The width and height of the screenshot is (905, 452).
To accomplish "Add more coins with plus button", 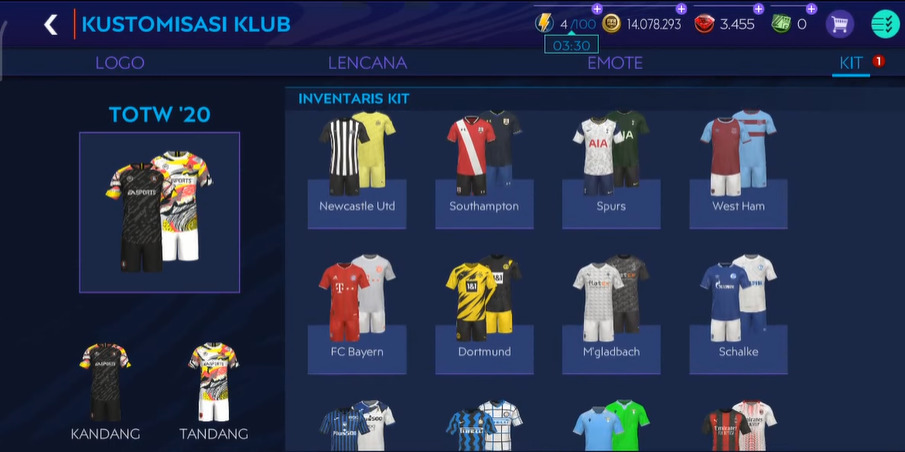I will (x=681, y=9).
